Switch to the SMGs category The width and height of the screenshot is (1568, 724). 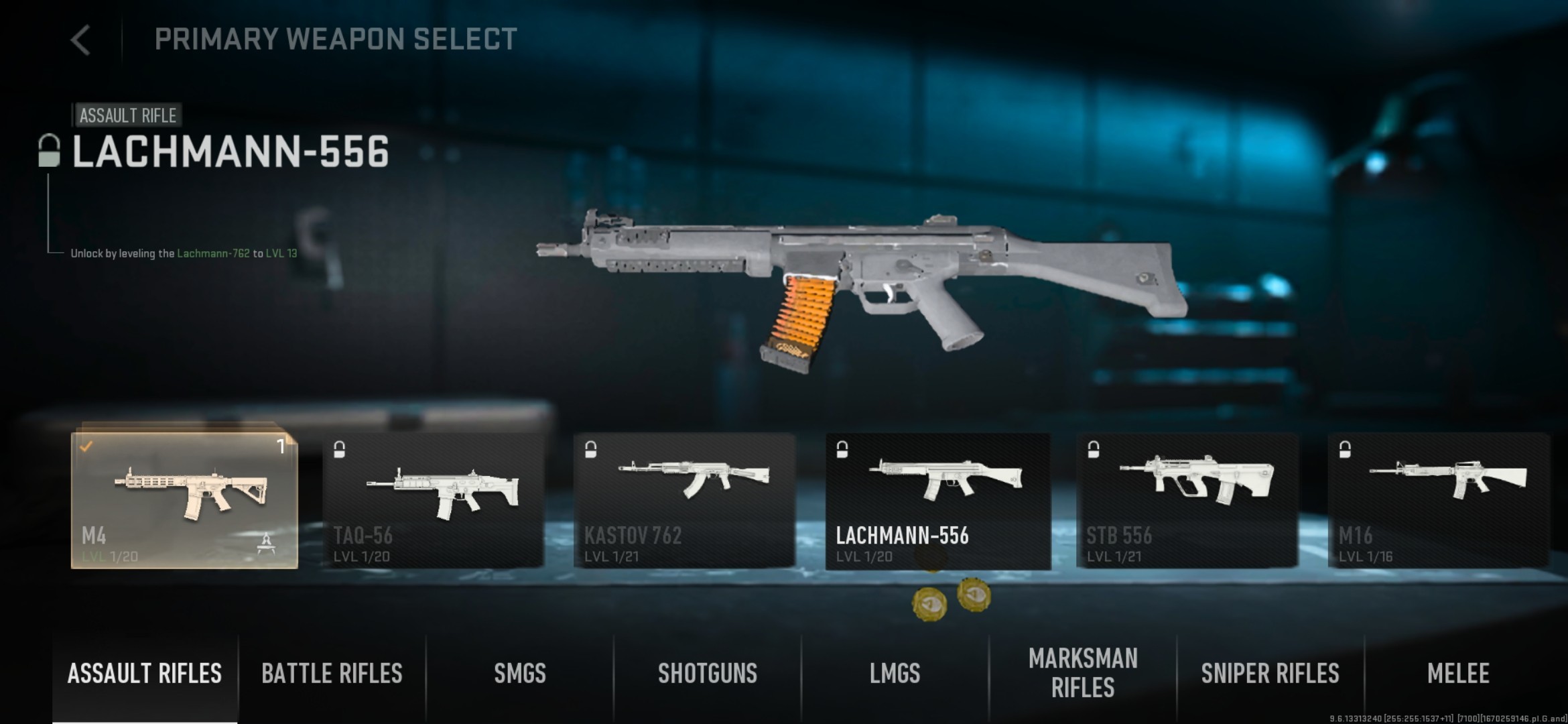(x=520, y=674)
